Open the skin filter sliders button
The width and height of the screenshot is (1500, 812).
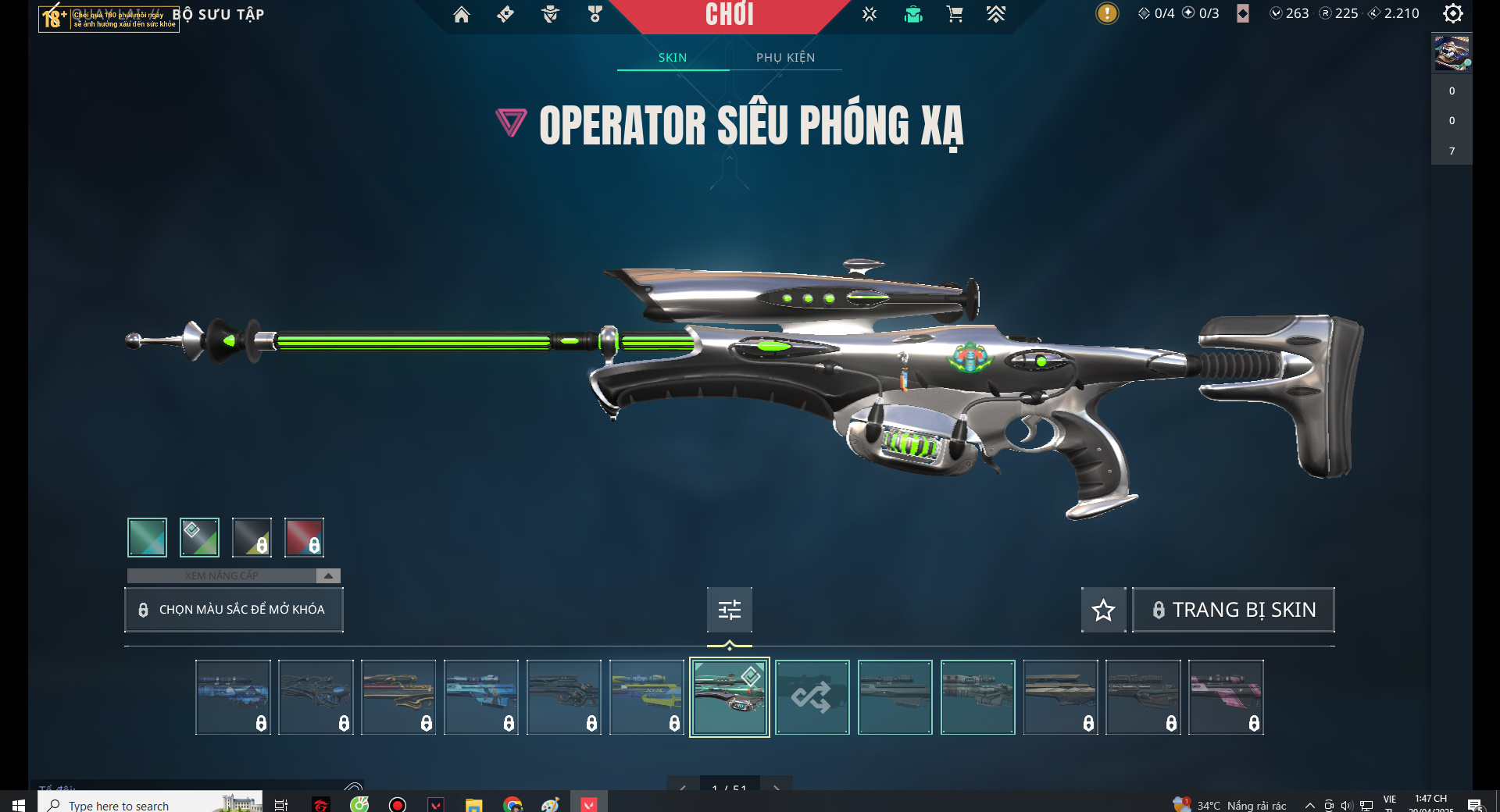tap(729, 610)
